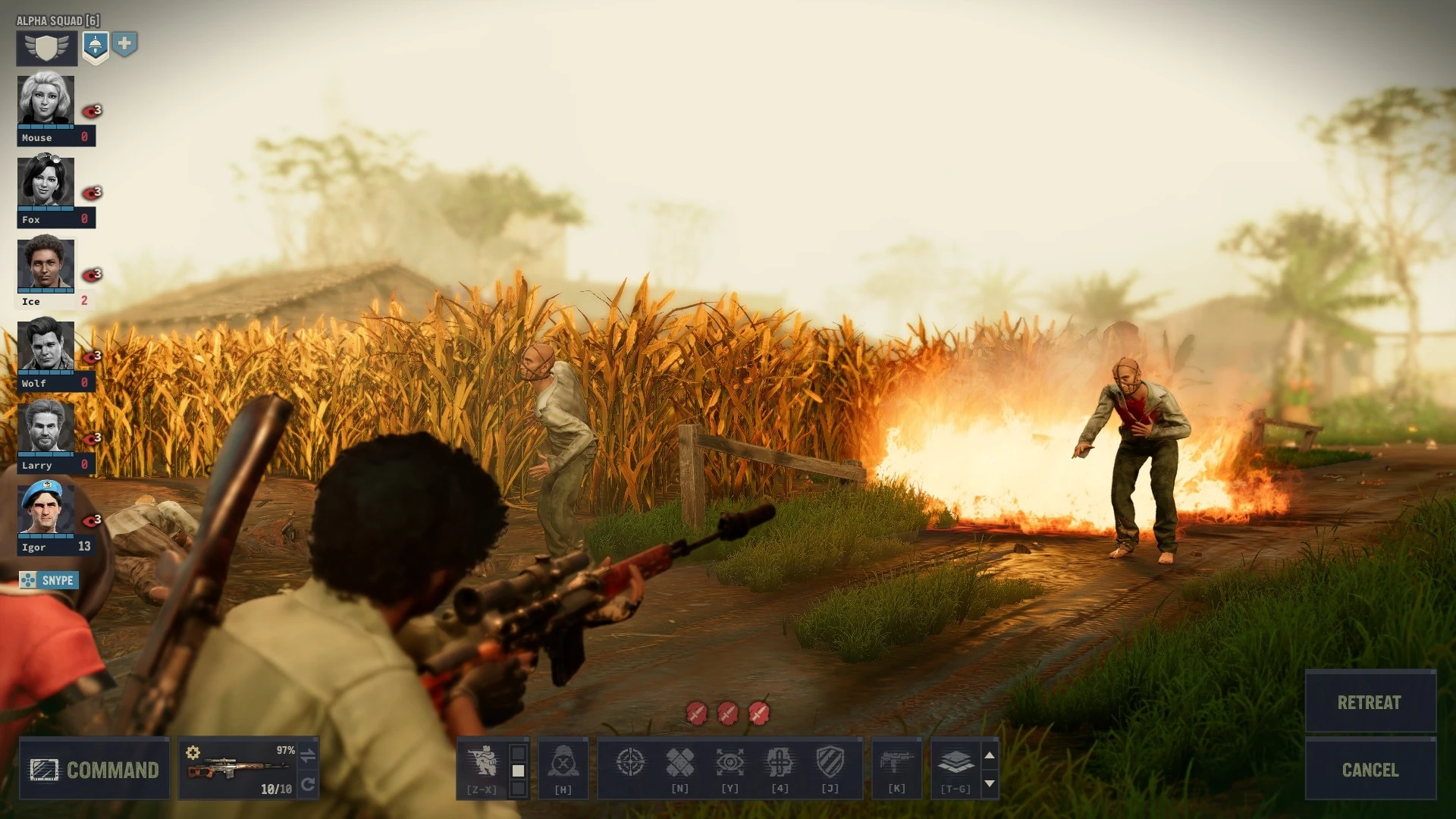The image size is (1456, 819).
Task: Use the crossed bandage icon
Action: (x=681, y=762)
